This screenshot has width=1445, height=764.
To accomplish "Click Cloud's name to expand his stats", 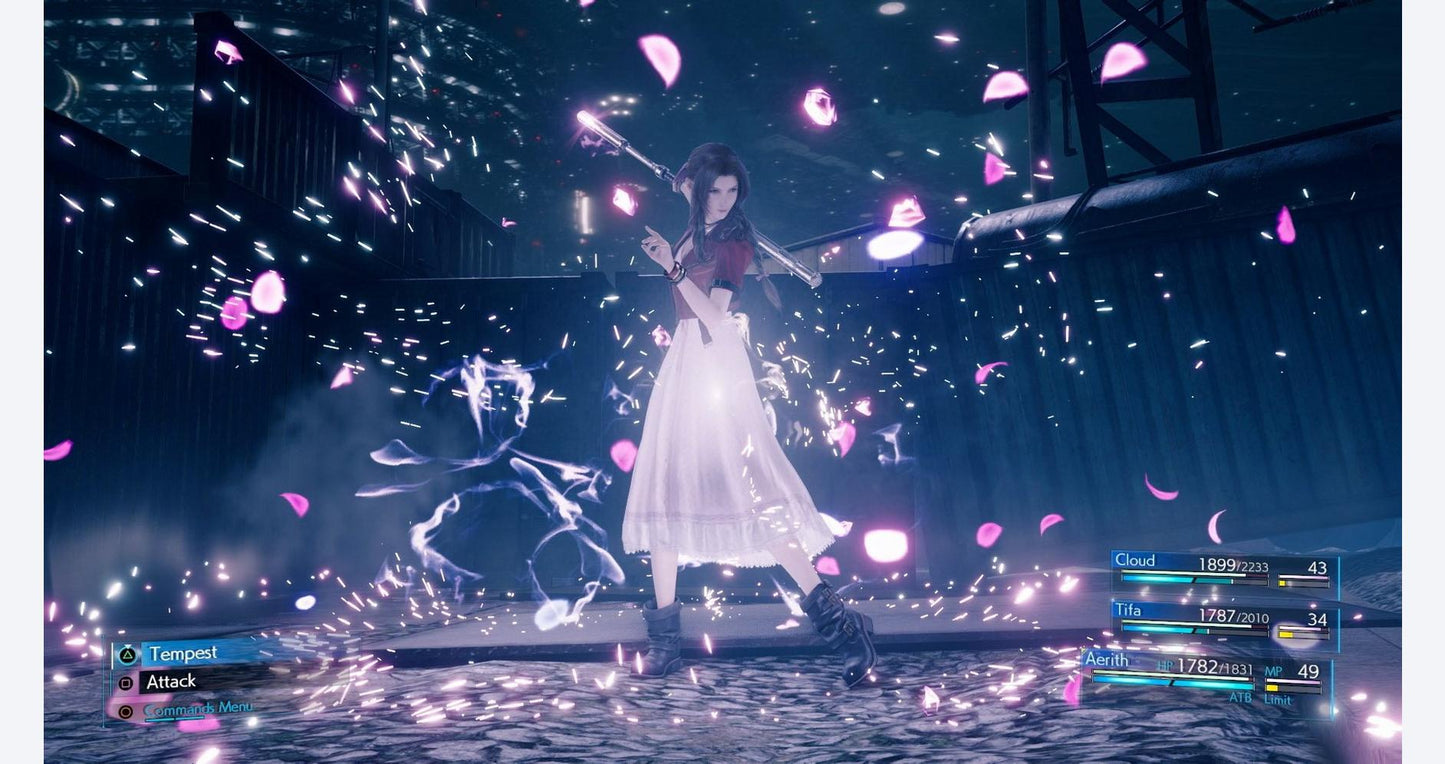I will click(1135, 561).
